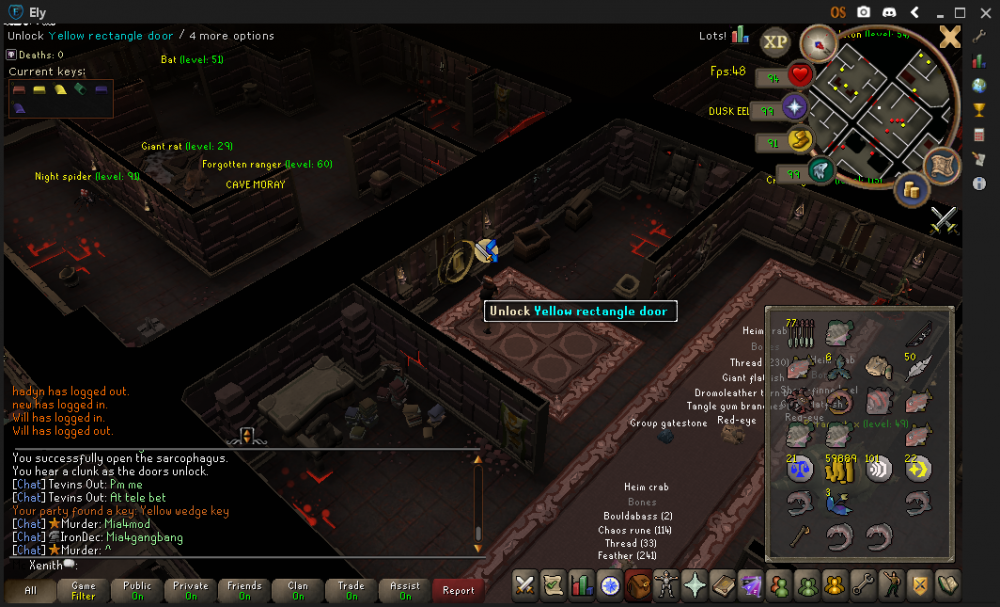Switch chat to the All tab
This screenshot has height=607, width=1000.
30,590
